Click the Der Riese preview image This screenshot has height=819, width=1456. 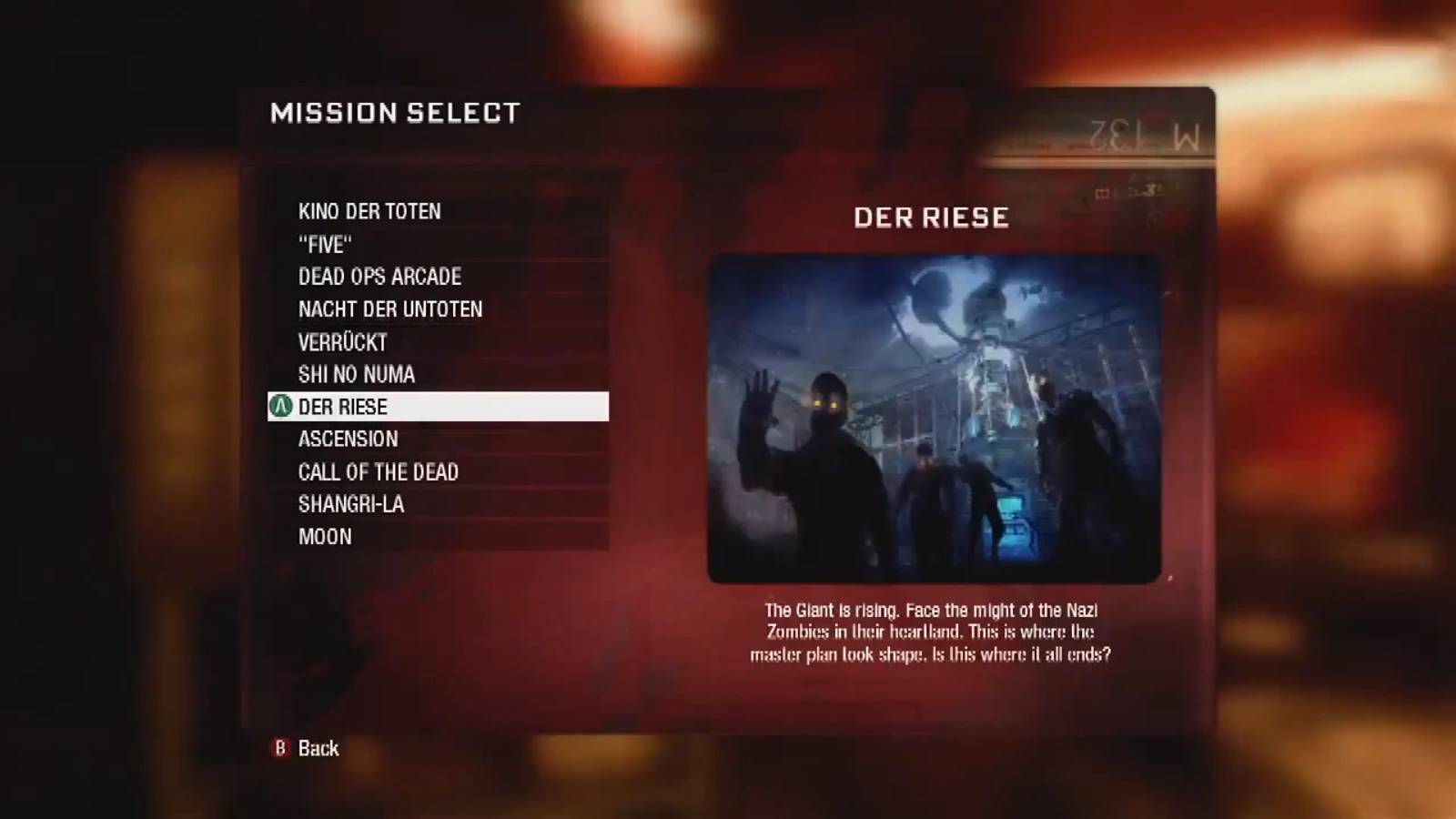point(934,419)
